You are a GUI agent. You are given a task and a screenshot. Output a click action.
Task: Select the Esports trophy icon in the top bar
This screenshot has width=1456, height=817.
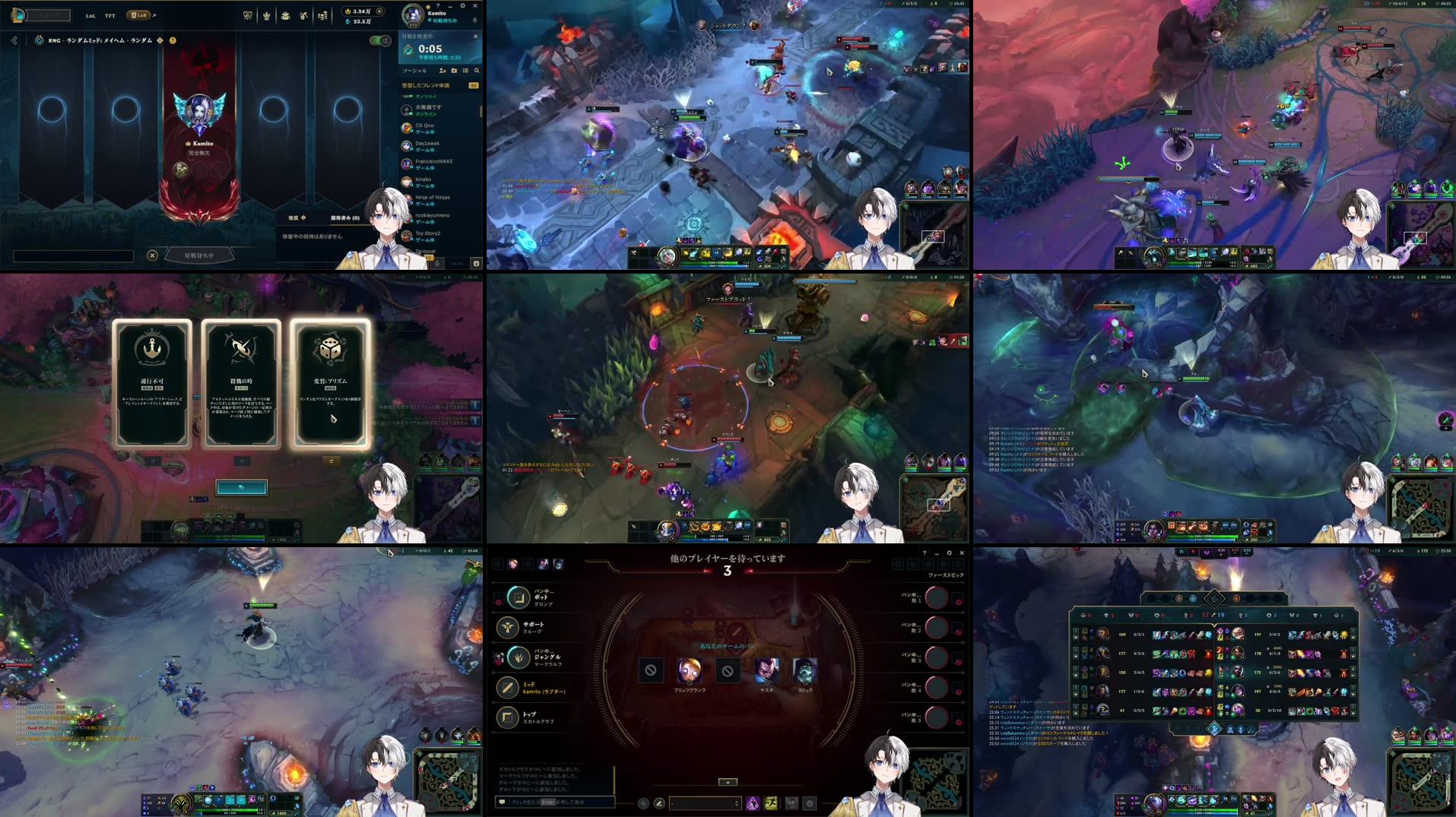click(x=248, y=15)
